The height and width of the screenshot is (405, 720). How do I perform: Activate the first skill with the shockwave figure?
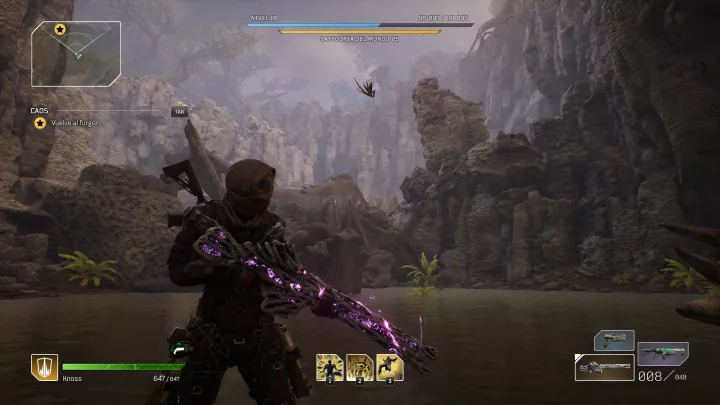[x=330, y=367]
